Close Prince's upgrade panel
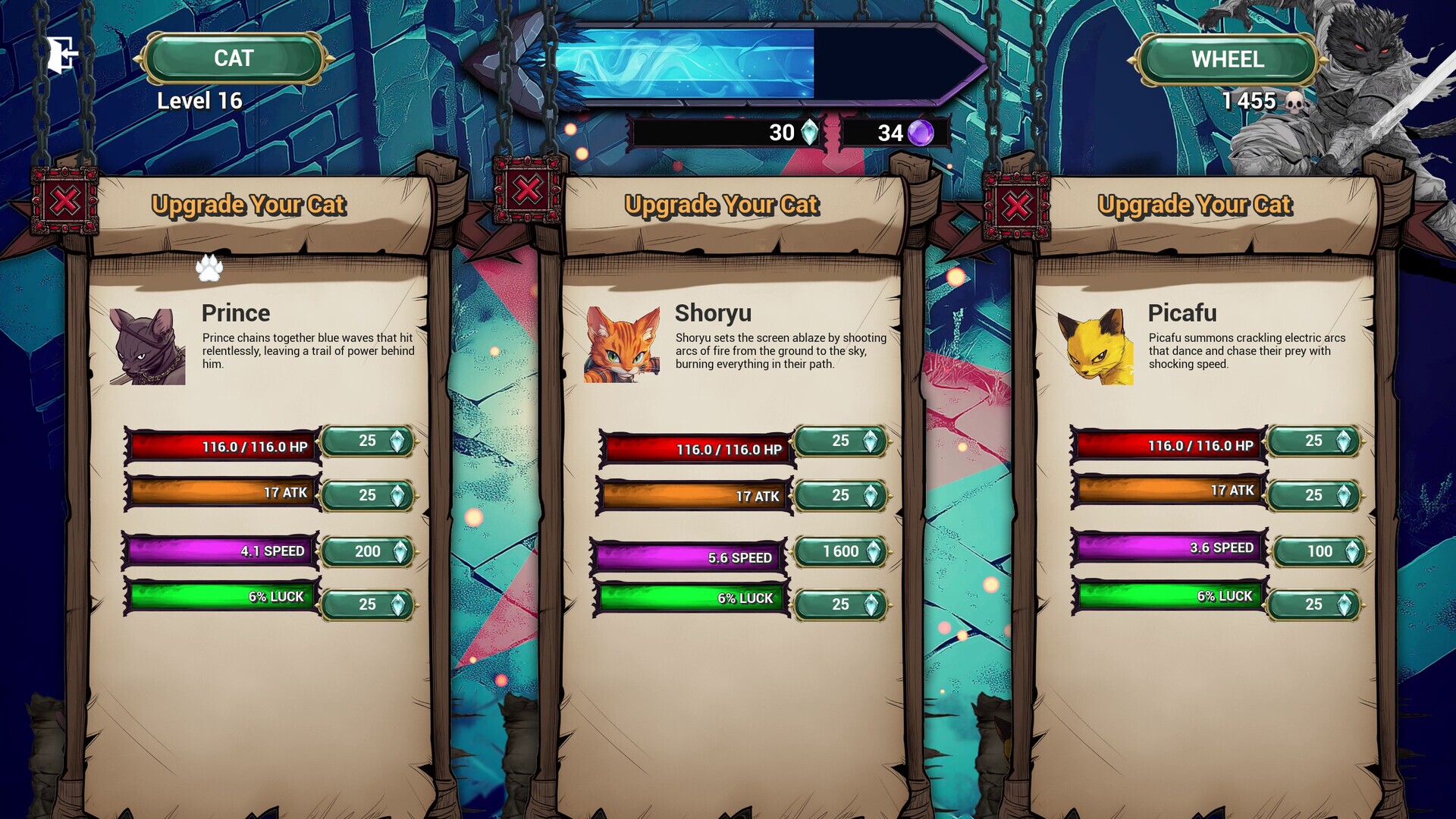Viewport: 1456px width, 819px height. click(64, 200)
